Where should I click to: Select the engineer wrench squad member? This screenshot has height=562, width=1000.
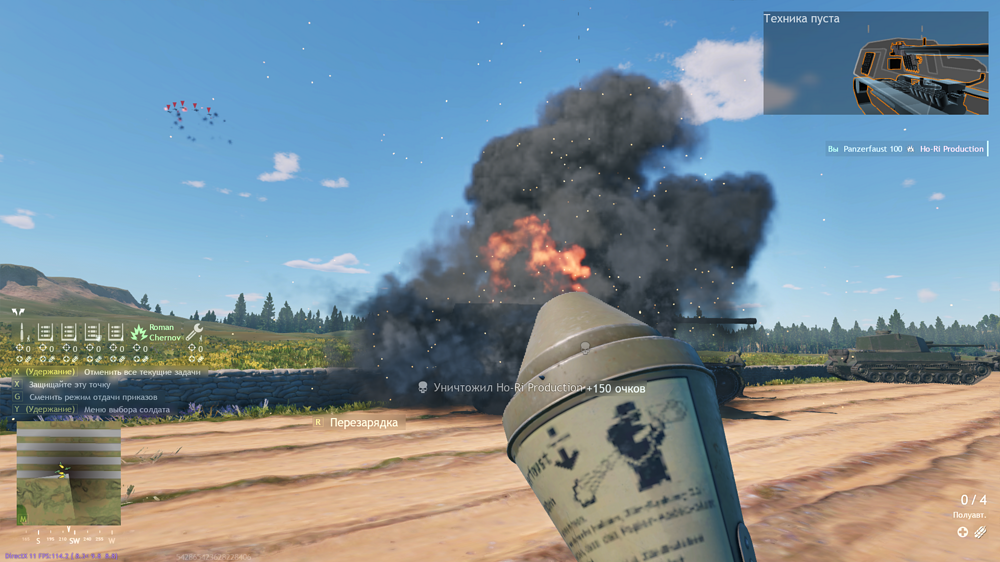tap(194, 332)
